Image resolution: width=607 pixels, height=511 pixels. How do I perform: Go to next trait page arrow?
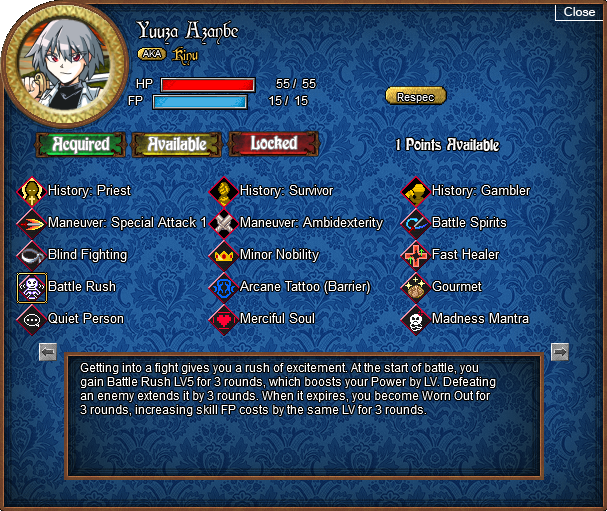pyautogui.click(x=560, y=351)
